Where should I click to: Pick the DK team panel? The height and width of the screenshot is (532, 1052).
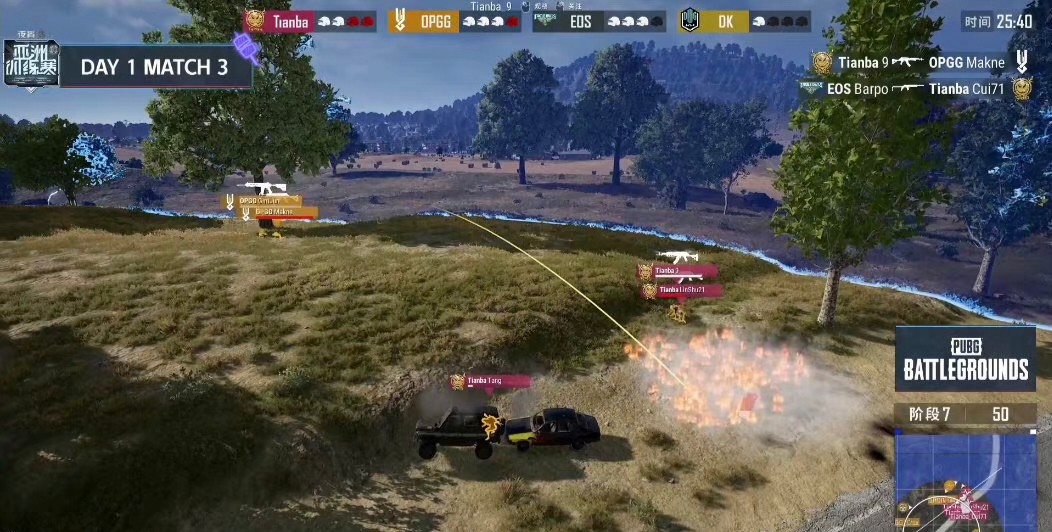point(745,21)
